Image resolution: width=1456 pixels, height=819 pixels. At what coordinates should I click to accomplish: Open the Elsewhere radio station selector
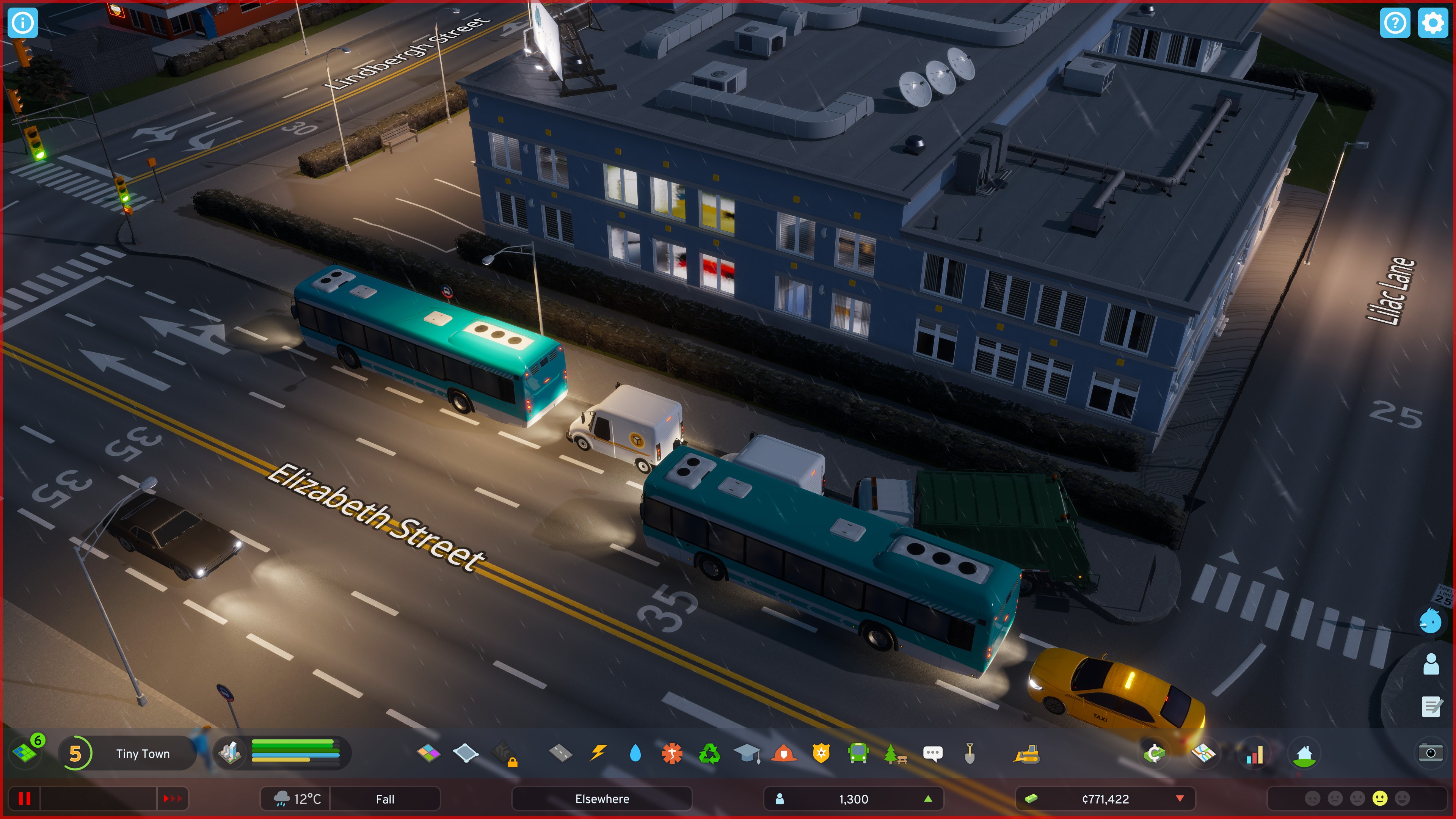coord(602,799)
